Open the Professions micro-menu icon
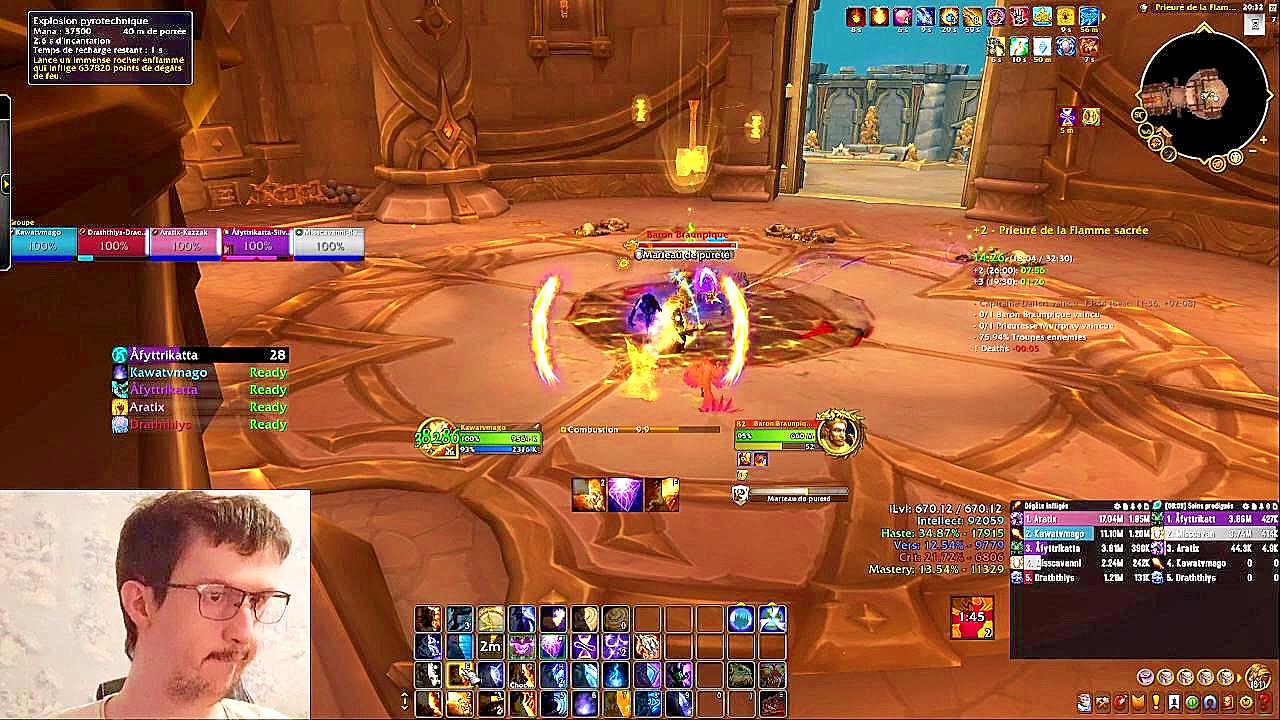 [x=1102, y=703]
